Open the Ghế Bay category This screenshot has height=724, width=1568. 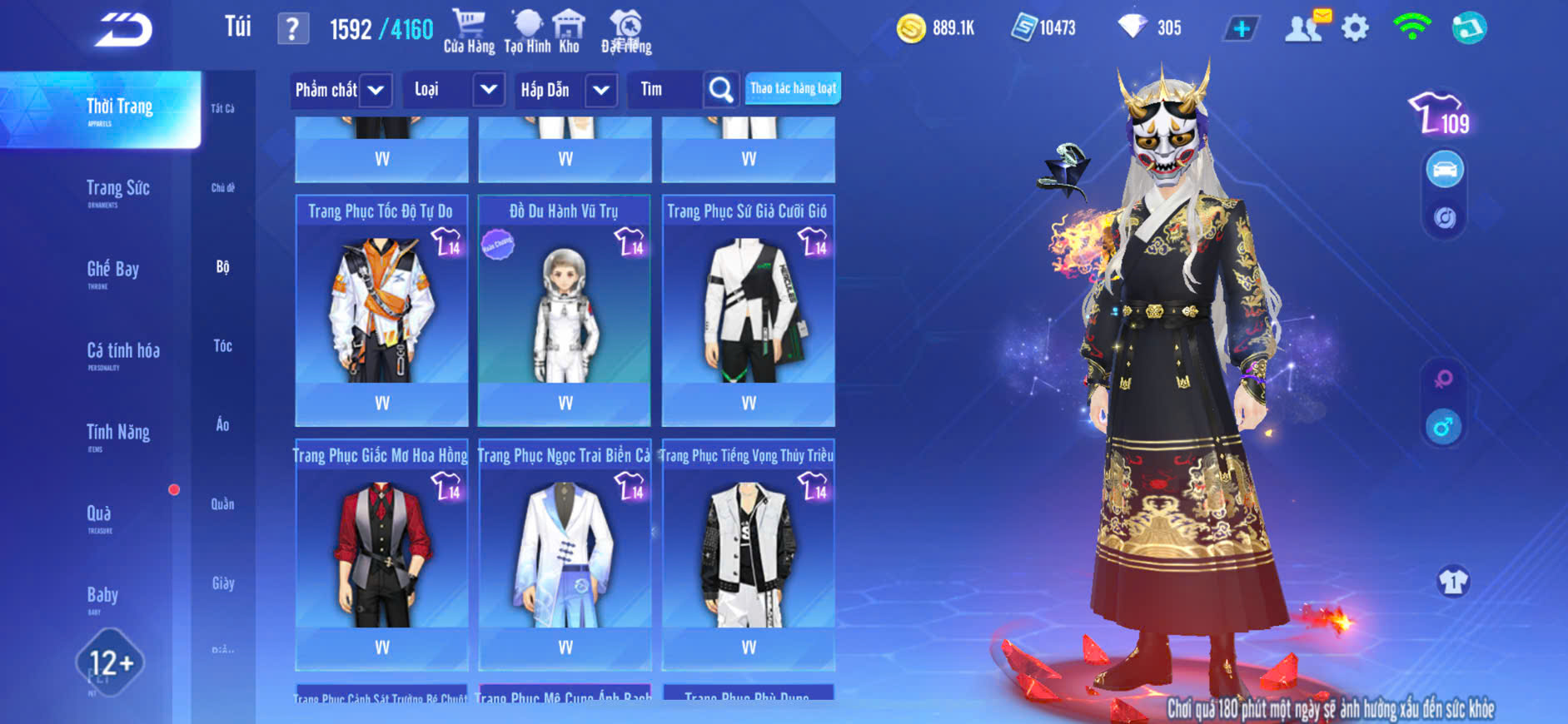[112, 271]
